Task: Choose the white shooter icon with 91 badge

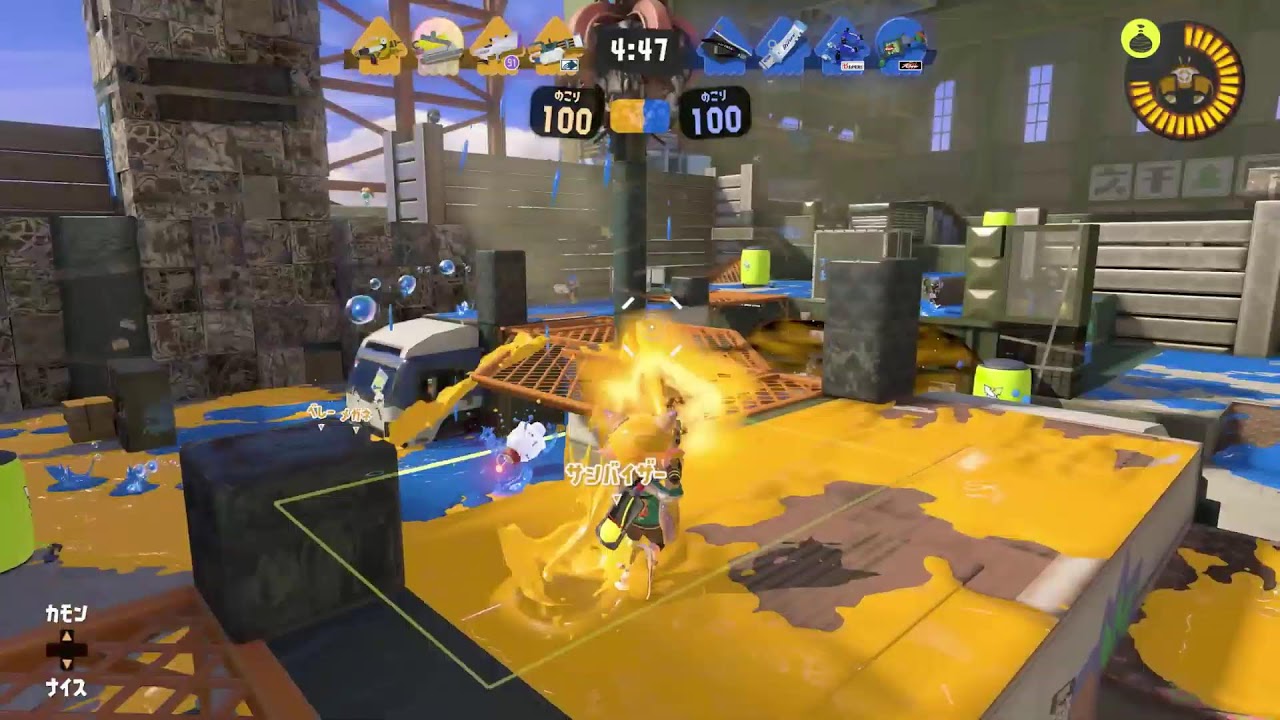Action: (x=494, y=46)
